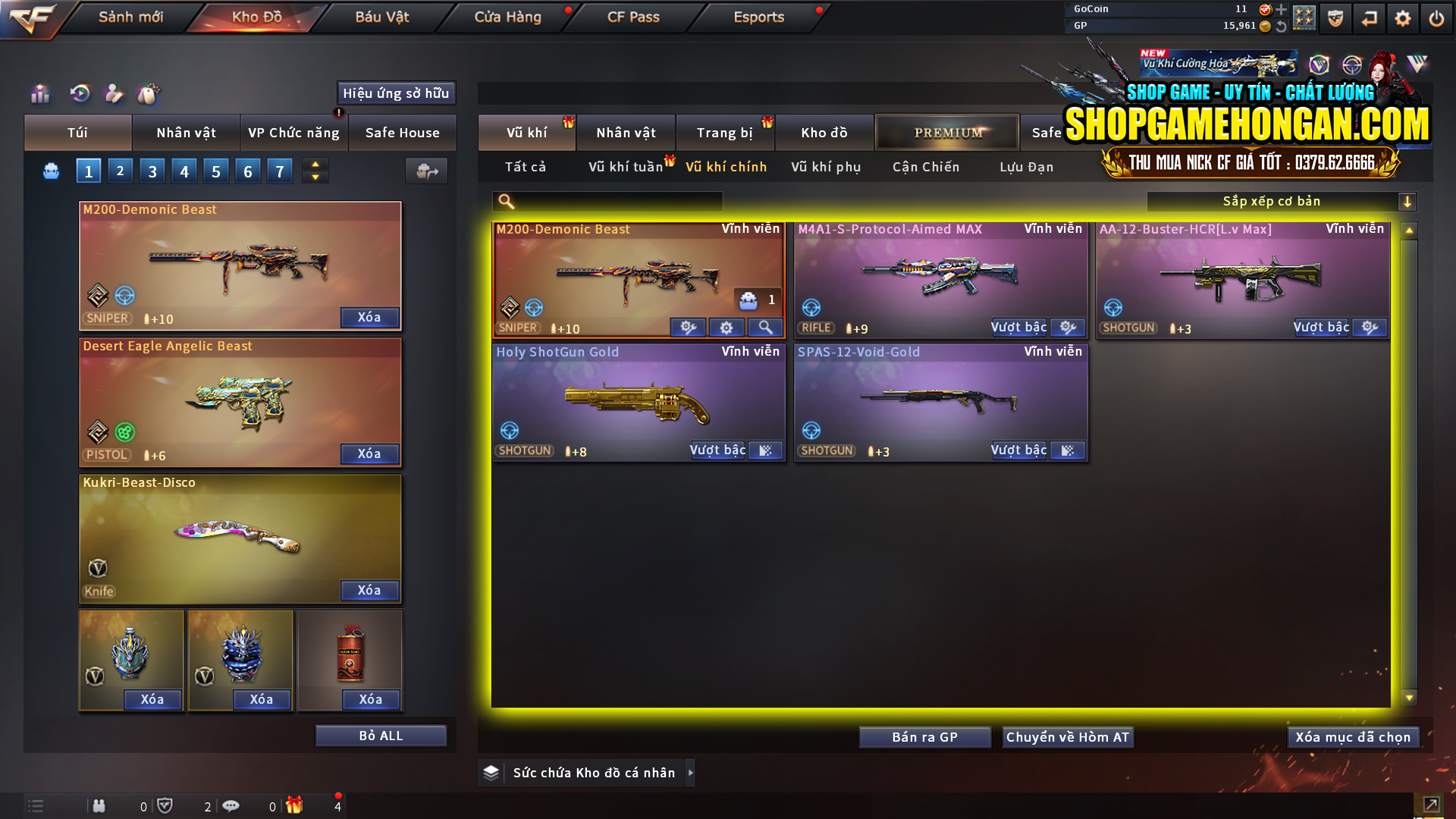Click the up arrow of bag page stepper

tap(315, 165)
